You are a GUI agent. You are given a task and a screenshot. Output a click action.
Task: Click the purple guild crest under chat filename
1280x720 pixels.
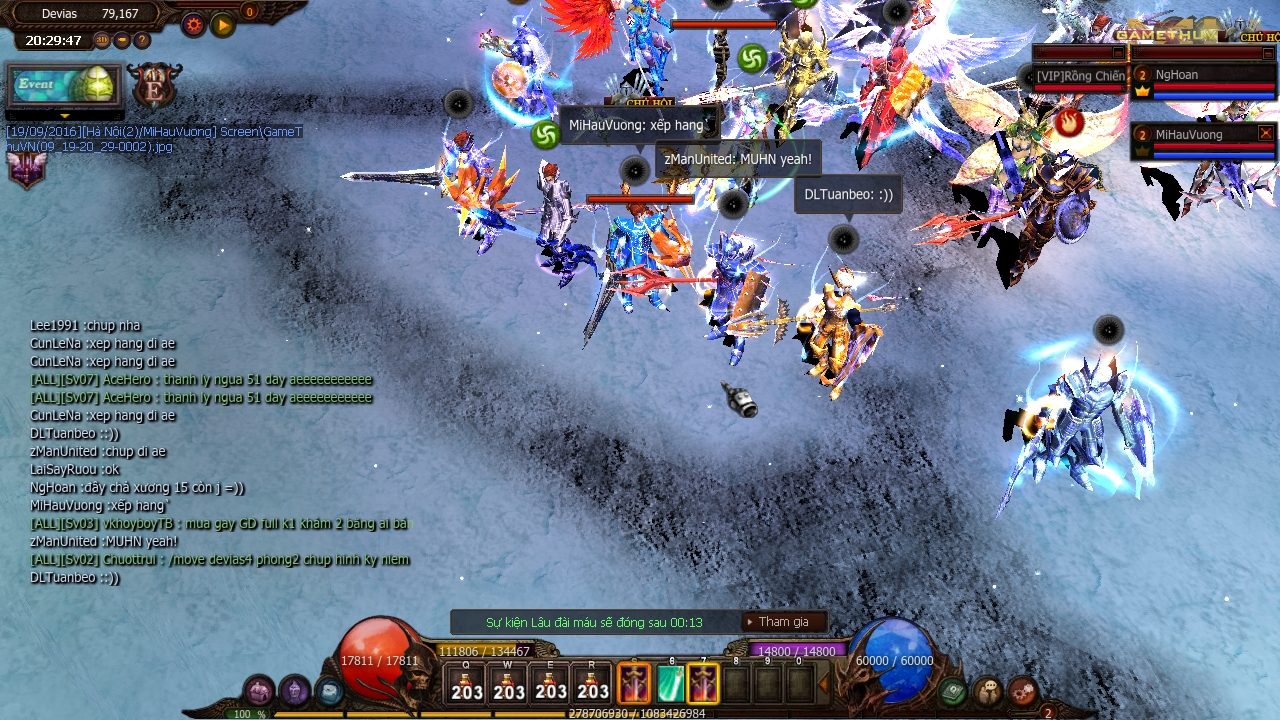[x=26, y=172]
